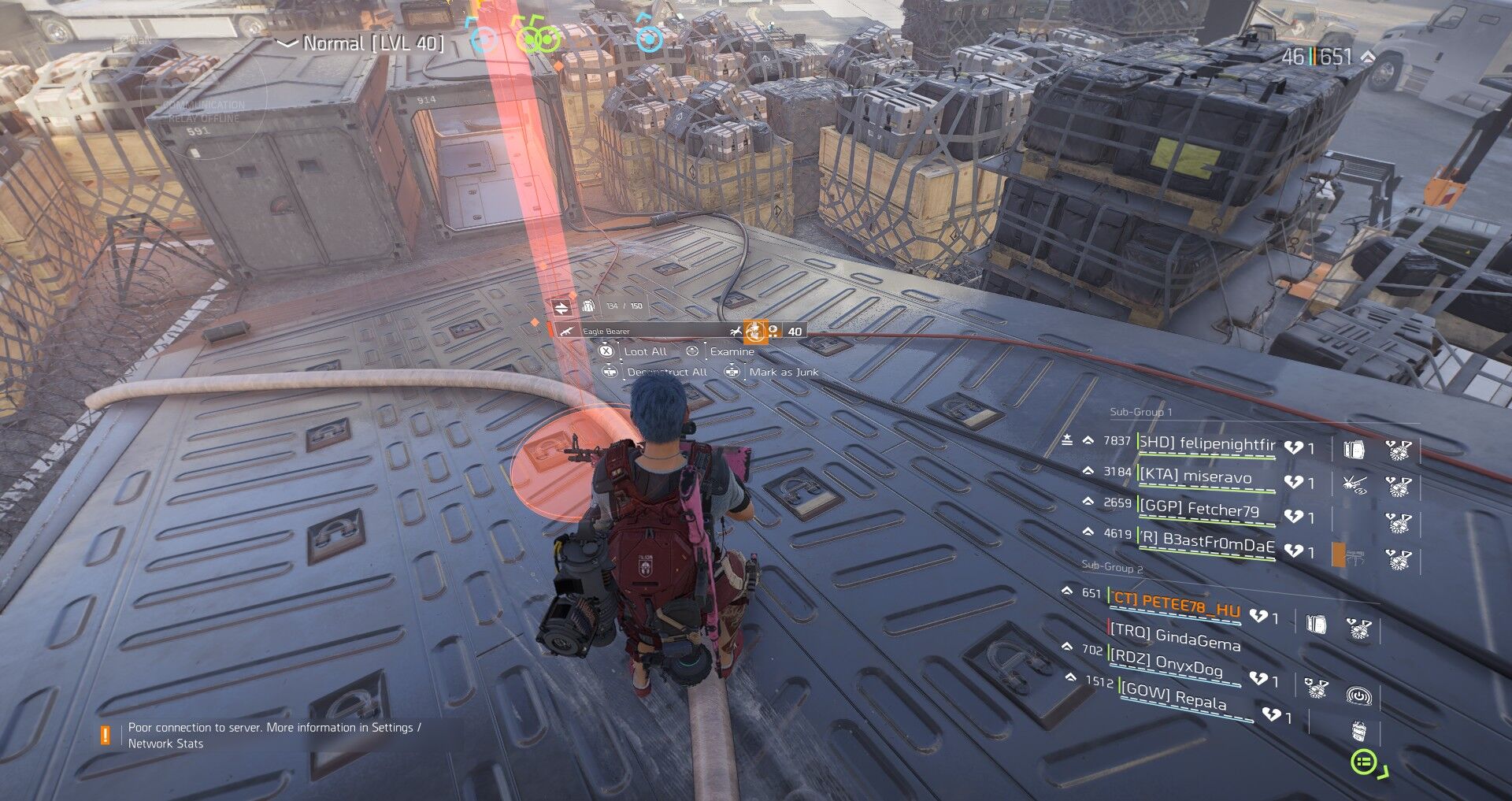Examine the dropped item
The image size is (1512, 801).
pos(732,351)
